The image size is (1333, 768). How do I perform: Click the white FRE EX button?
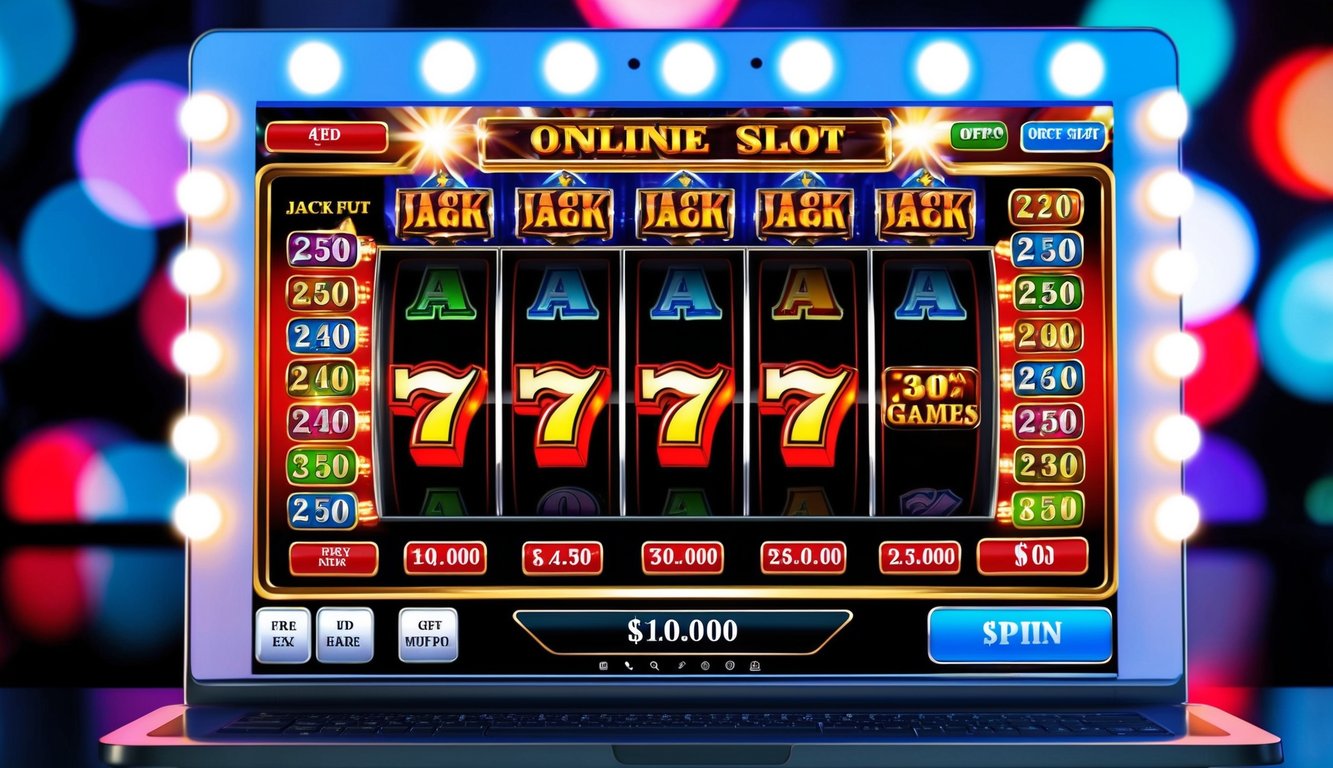[x=283, y=636]
